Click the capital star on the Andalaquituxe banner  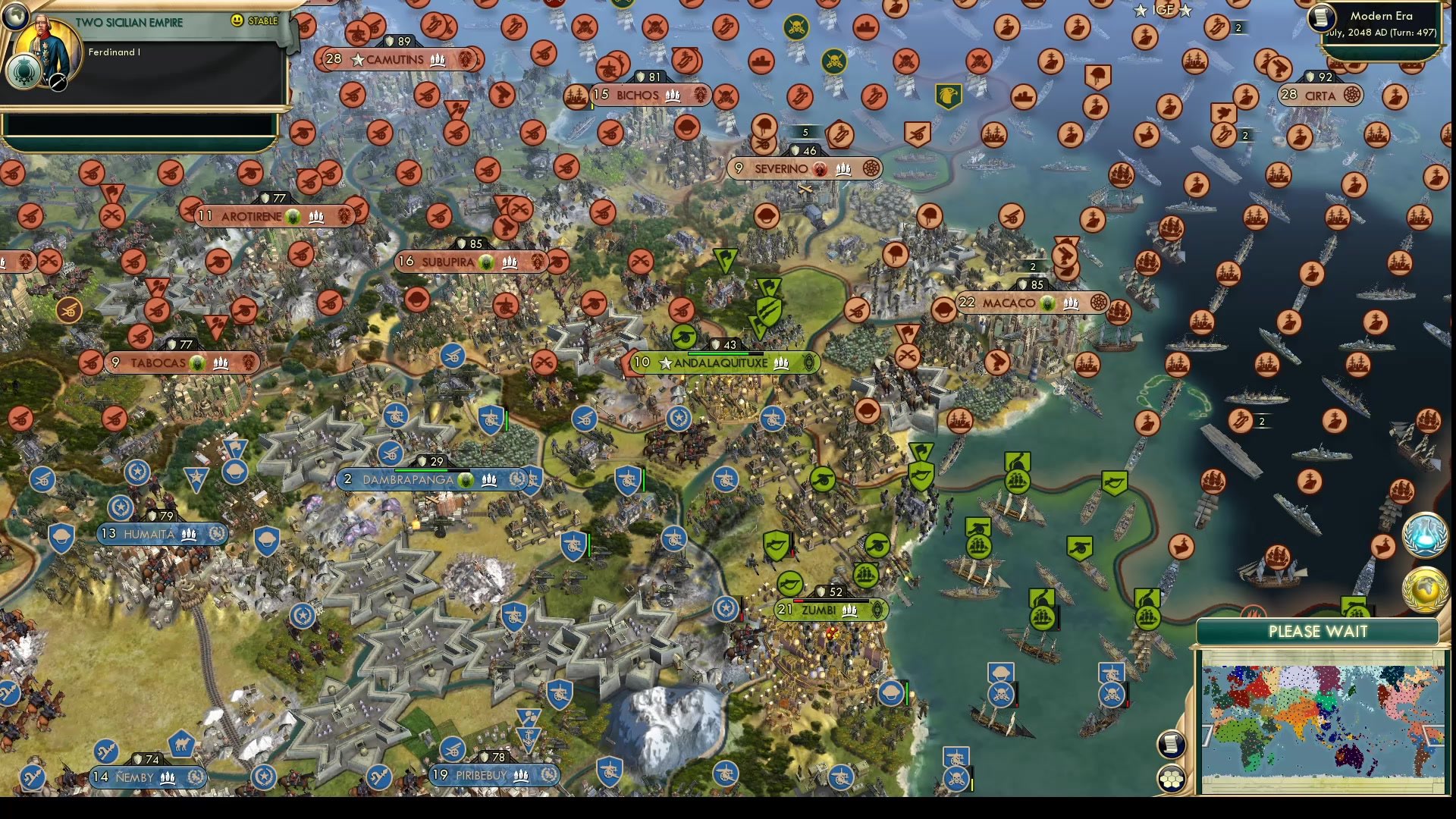pyautogui.click(x=664, y=363)
